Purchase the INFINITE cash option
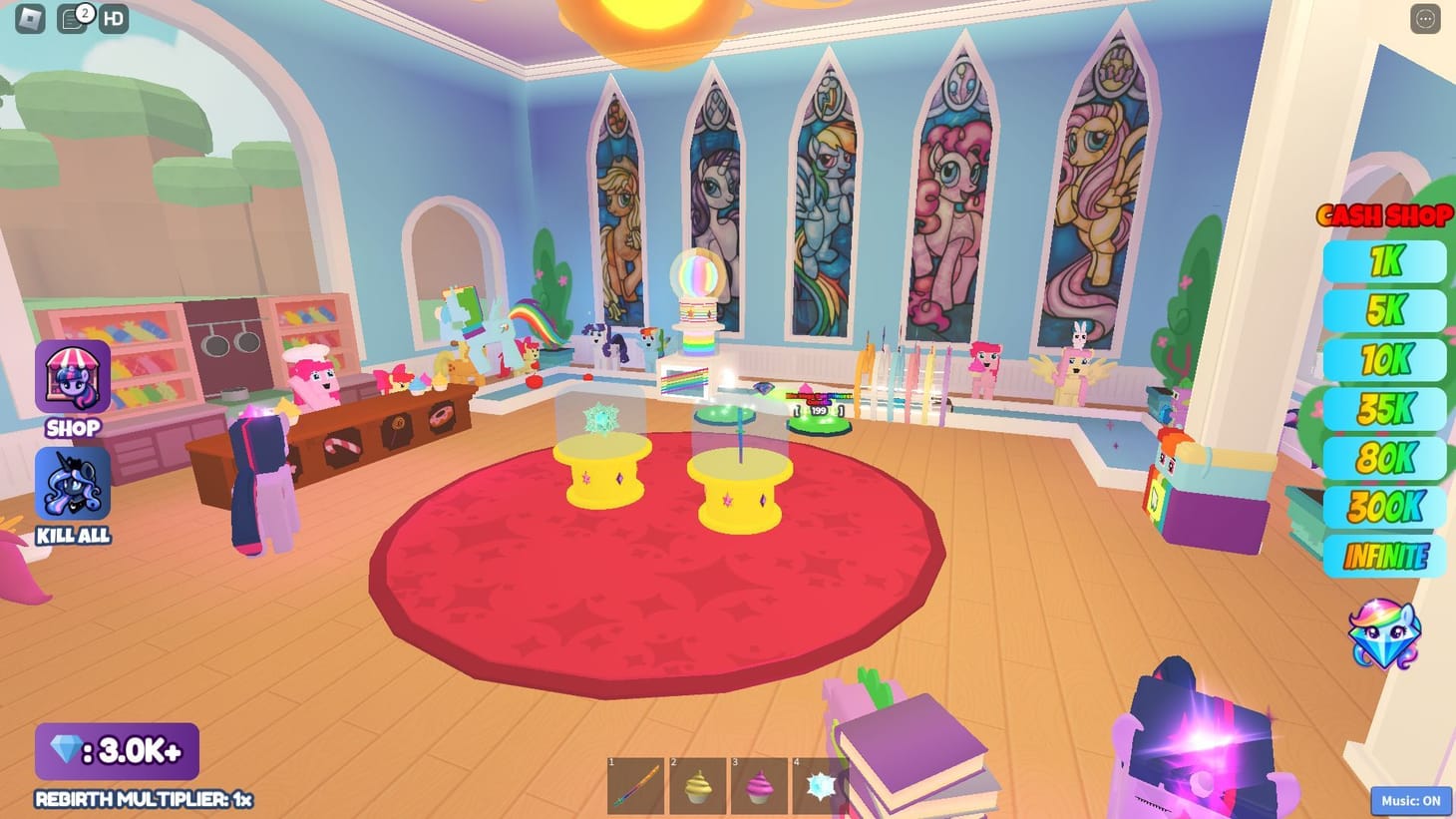 click(1385, 555)
